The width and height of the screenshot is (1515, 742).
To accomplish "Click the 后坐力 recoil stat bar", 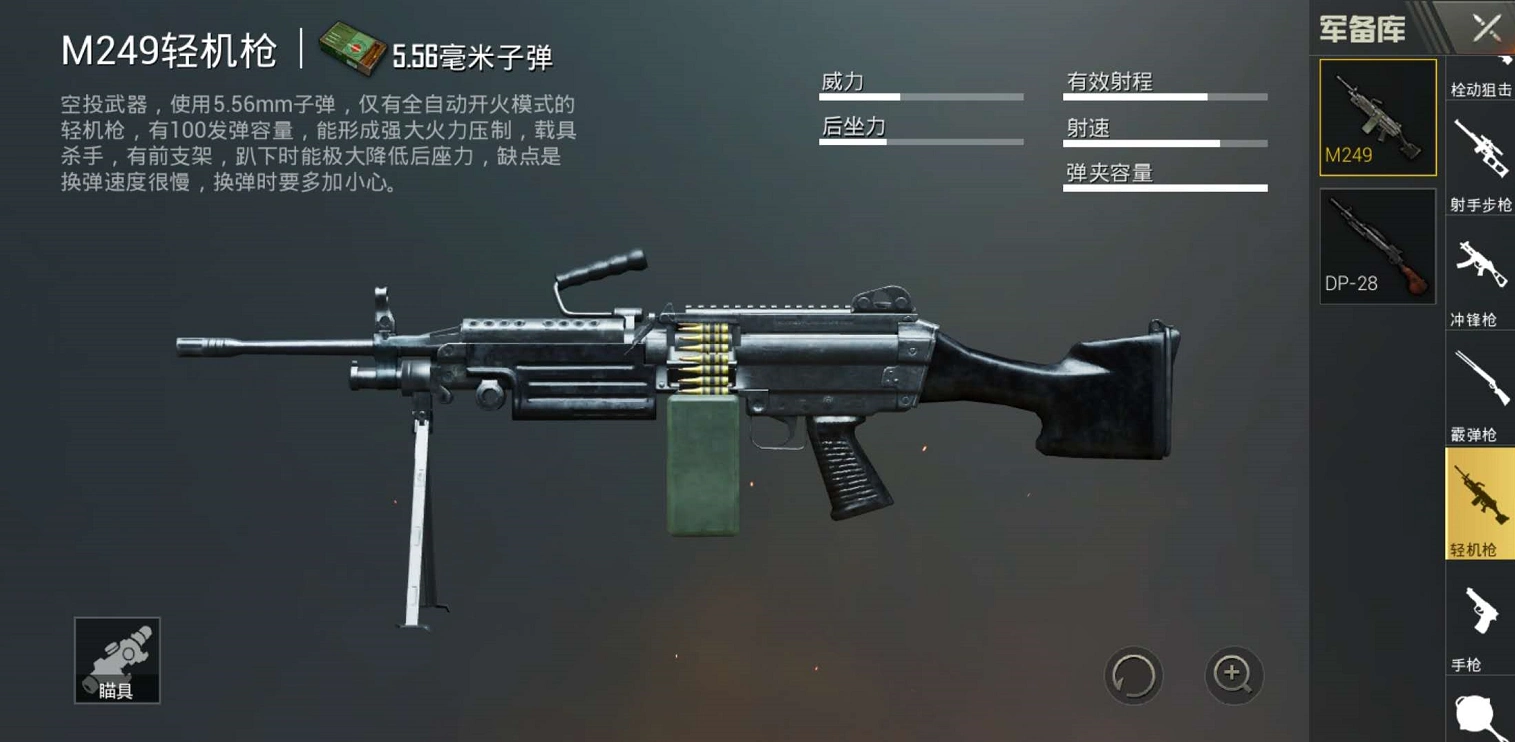I will tap(920, 141).
